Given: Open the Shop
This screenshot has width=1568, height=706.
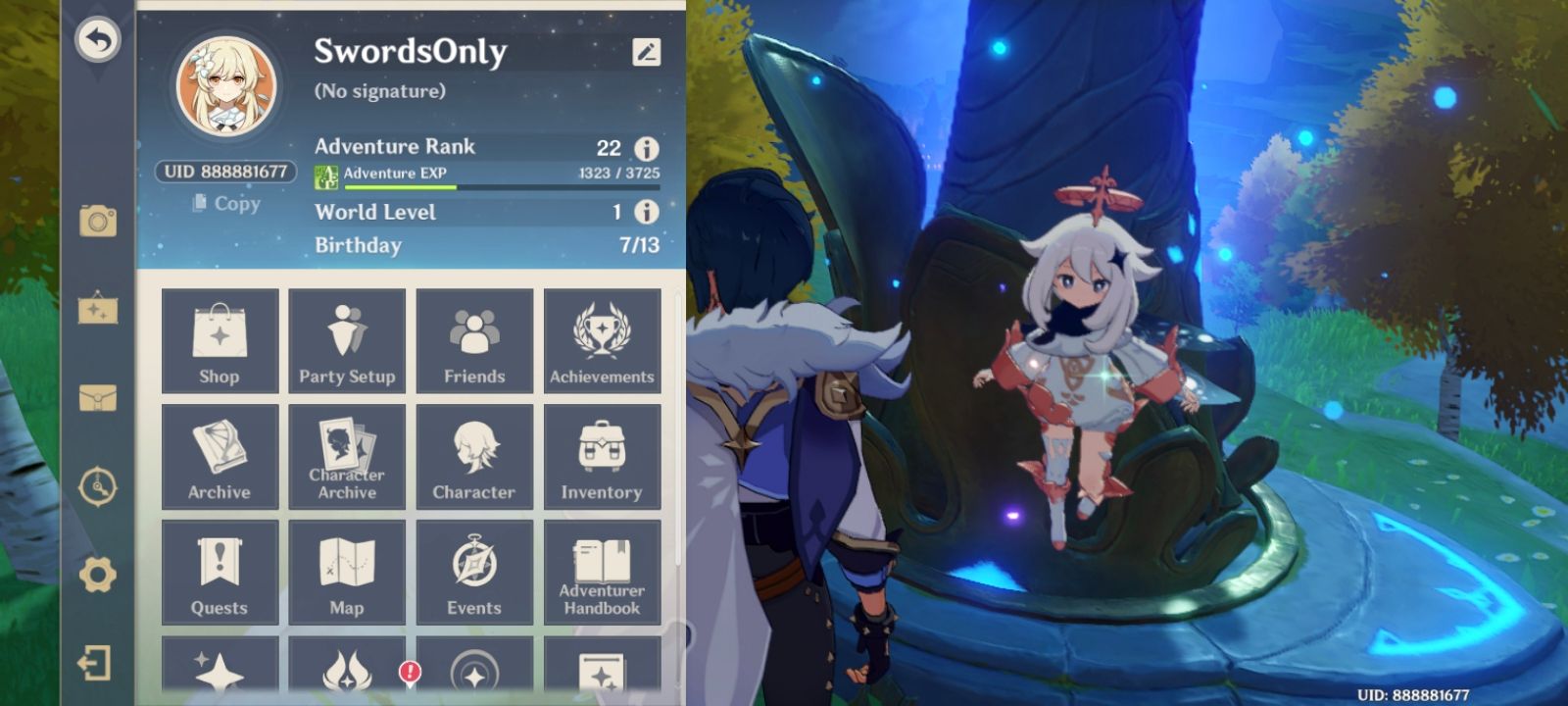Looking at the screenshot, I should [220, 338].
